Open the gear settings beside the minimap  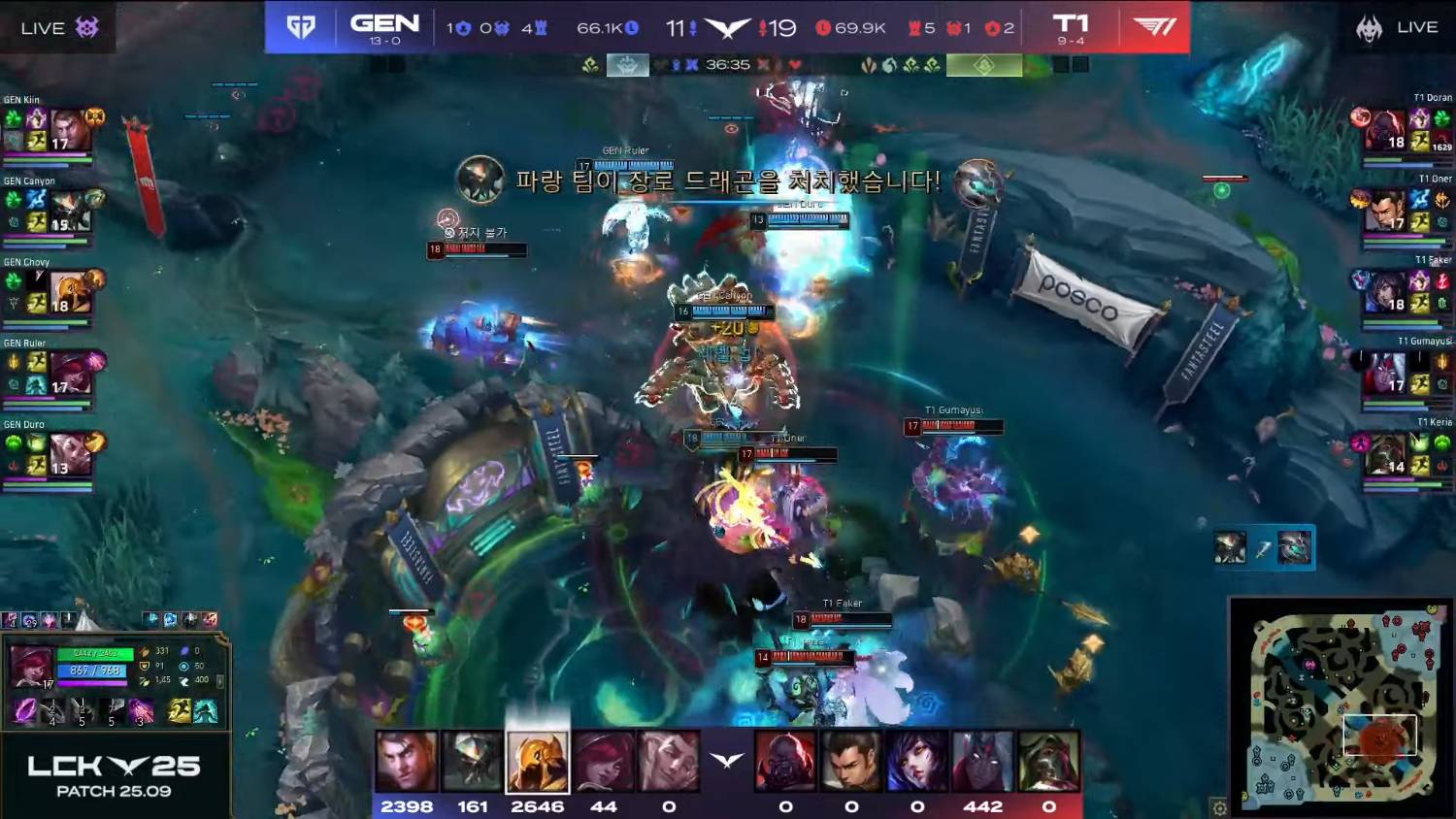tap(1219, 807)
